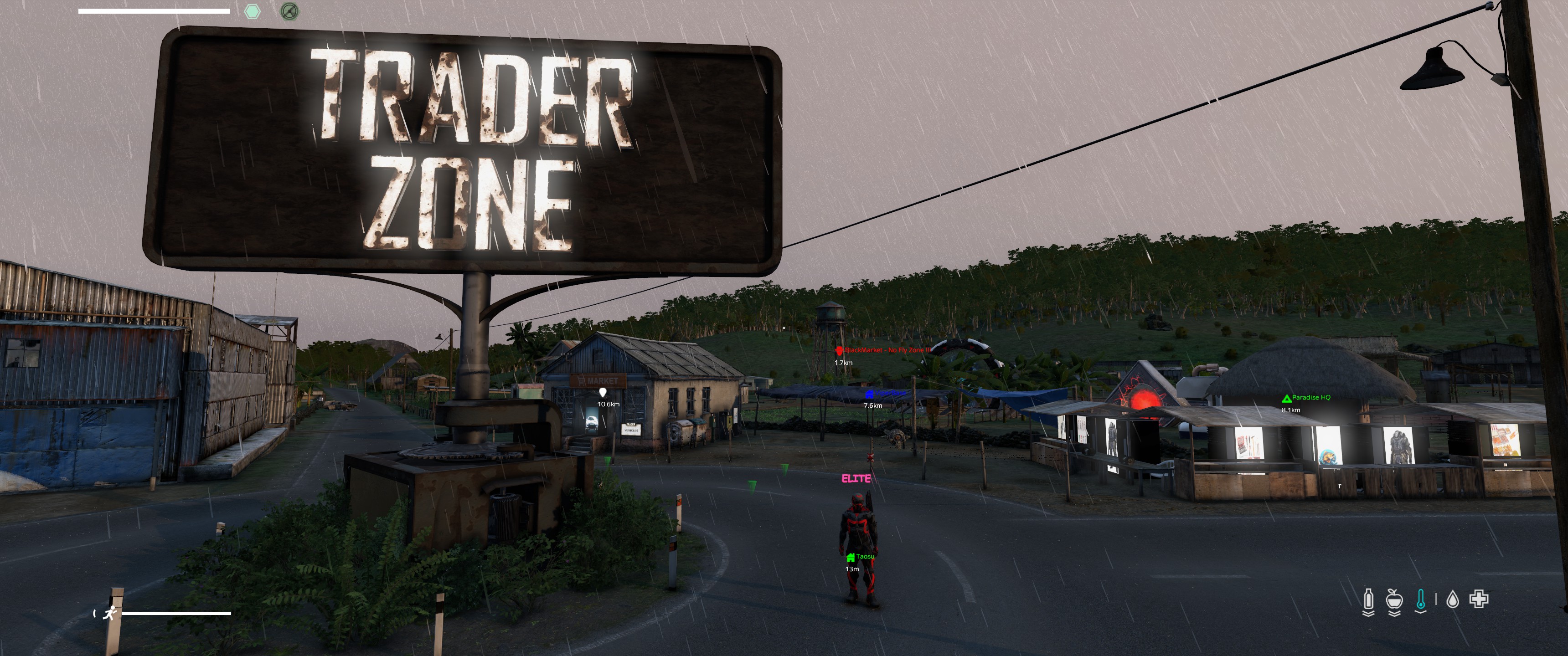Select the health cross icon

pos(1479,600)
